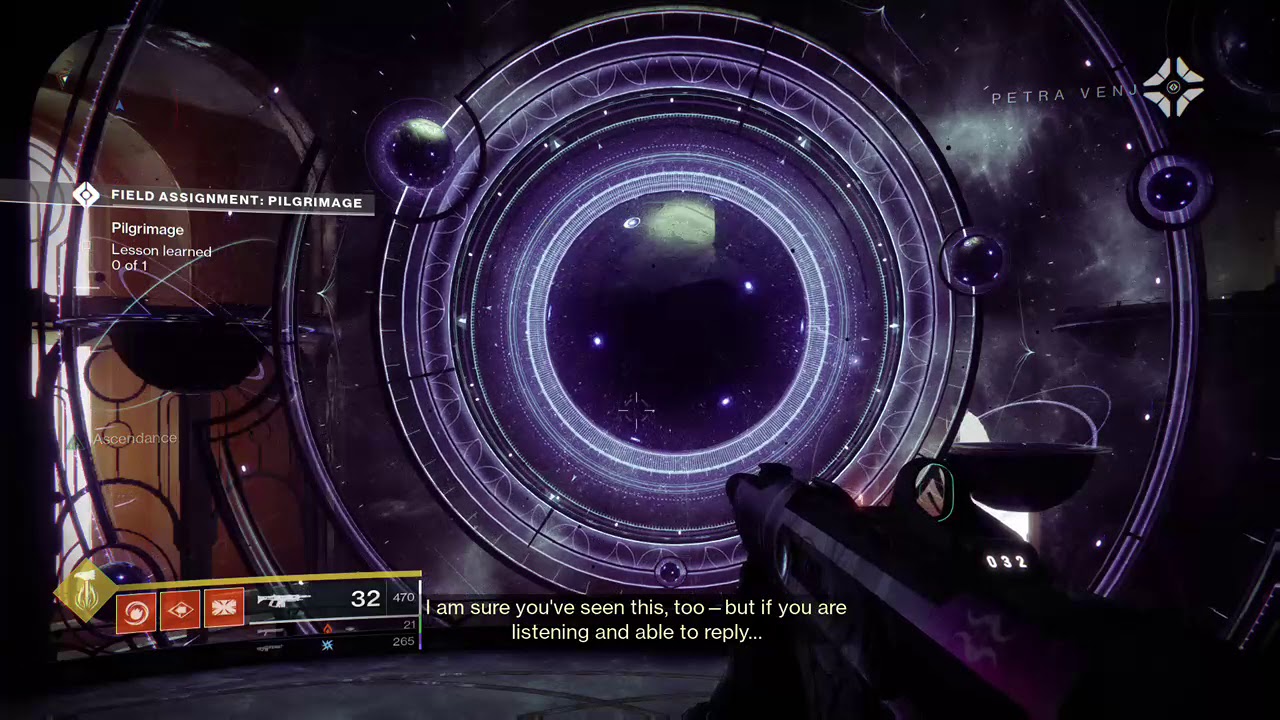Activate the barricade class ability icon
1280x720 pixels.
point(224,610)
